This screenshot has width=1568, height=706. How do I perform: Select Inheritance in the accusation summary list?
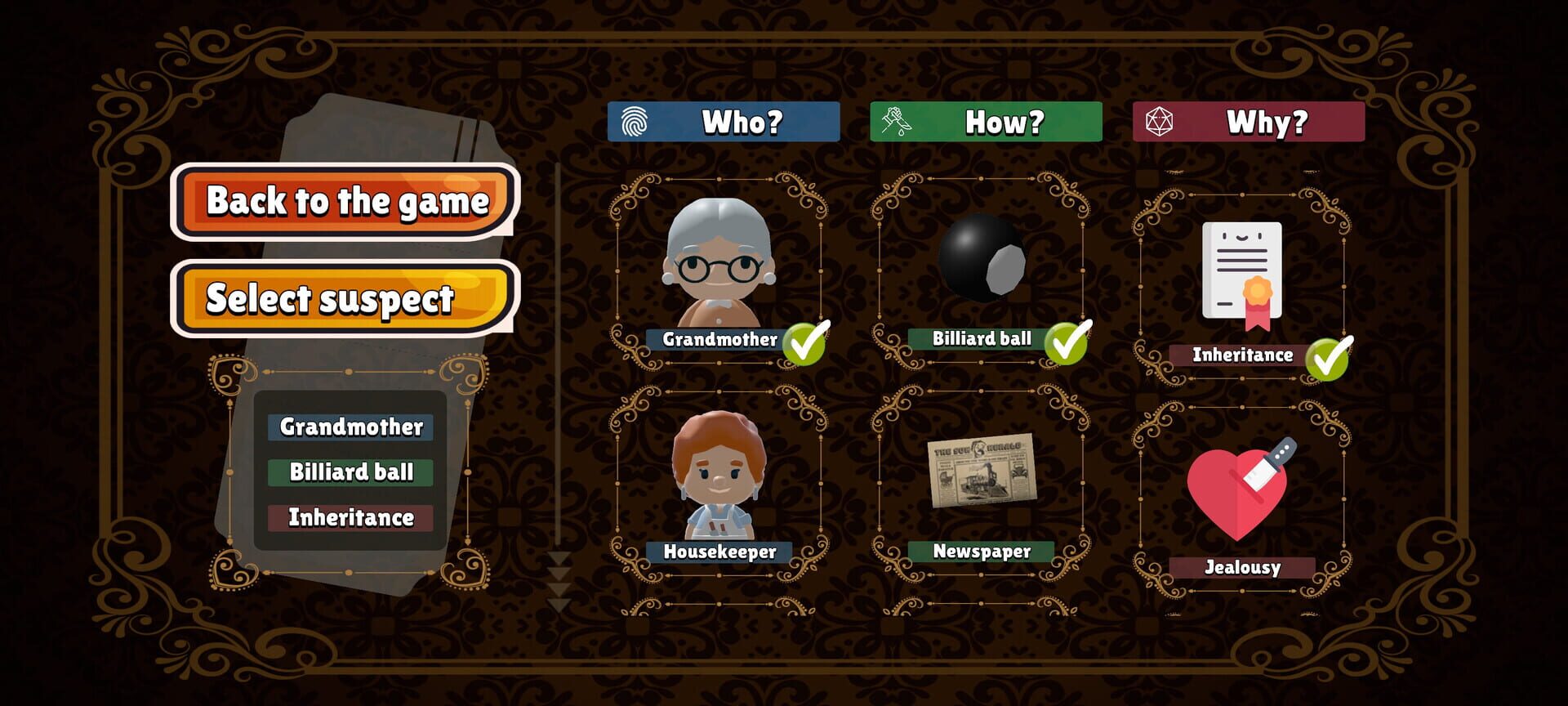coord(350,516)
